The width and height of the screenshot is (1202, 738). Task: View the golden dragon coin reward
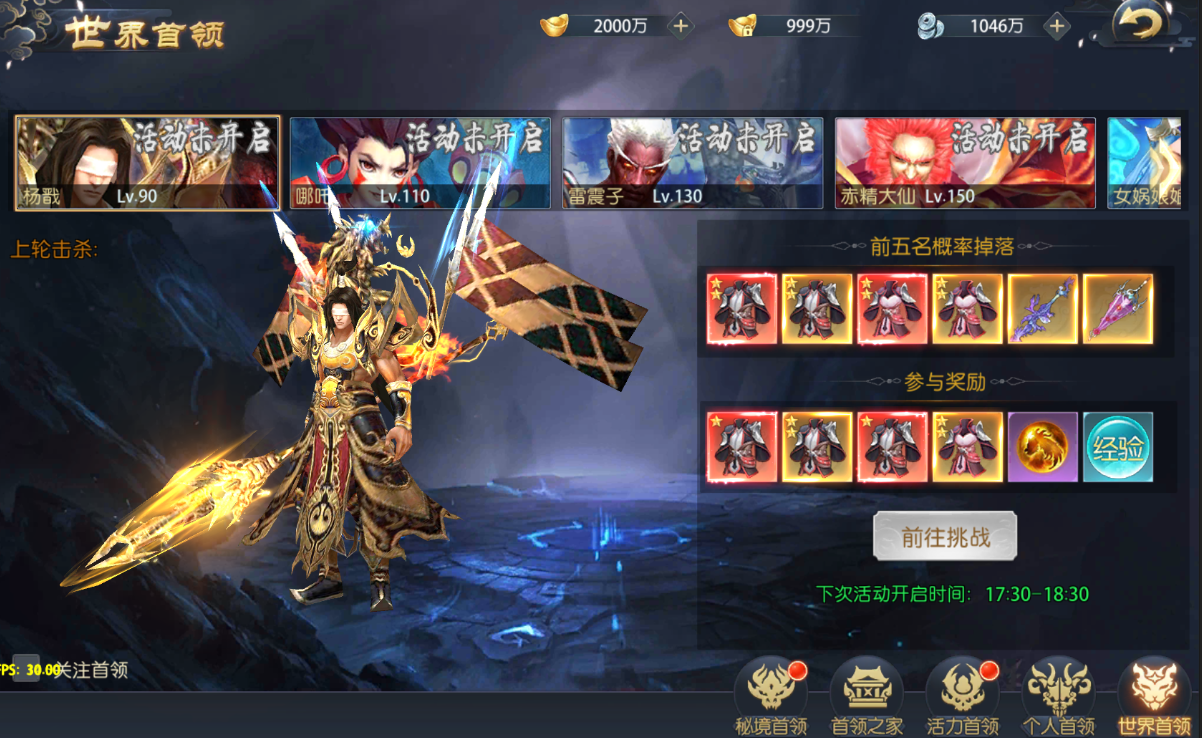pyautogui.click(x=1043, y=447)
